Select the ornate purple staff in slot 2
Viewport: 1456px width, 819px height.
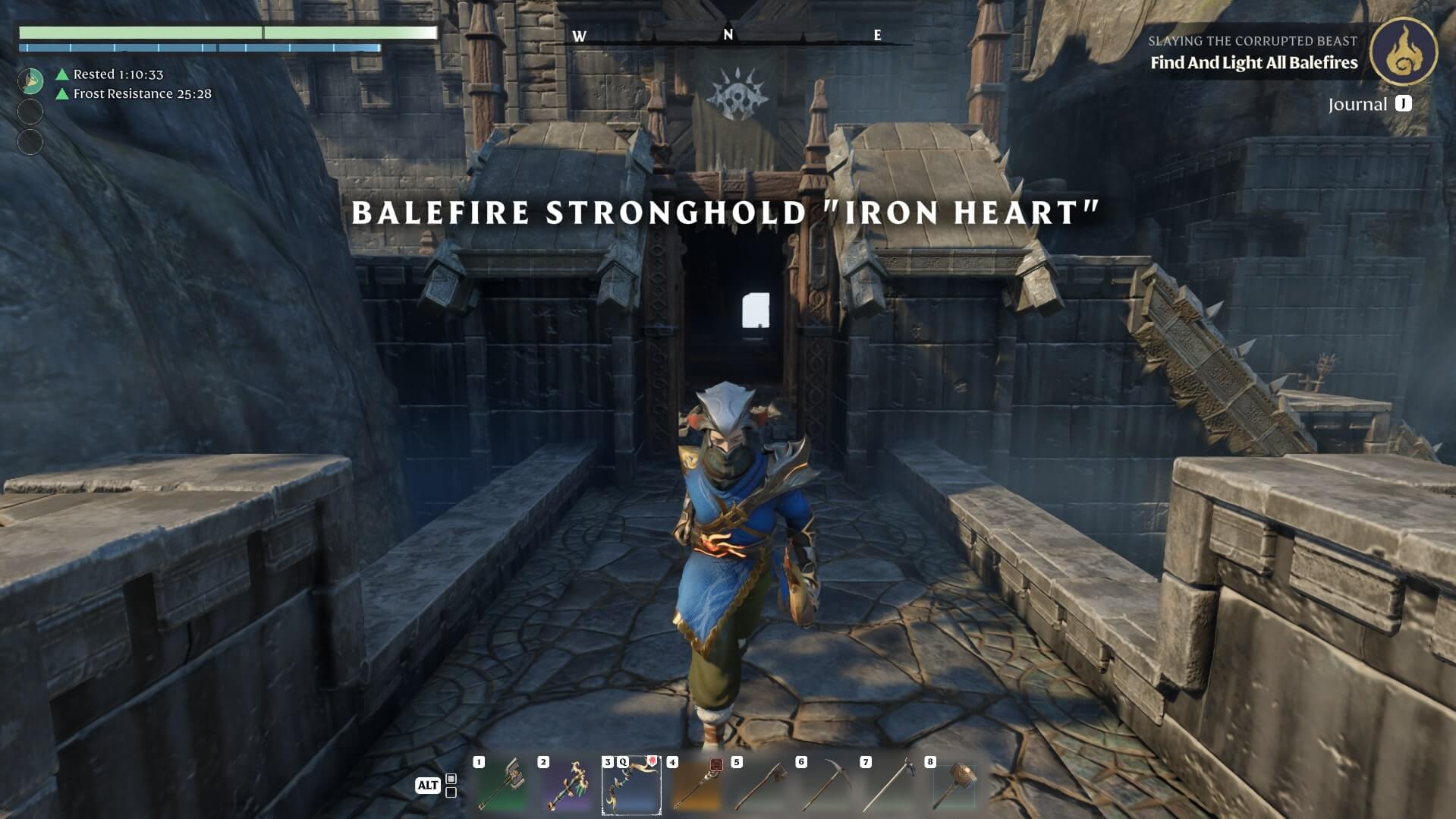click(x=567, y=786)
